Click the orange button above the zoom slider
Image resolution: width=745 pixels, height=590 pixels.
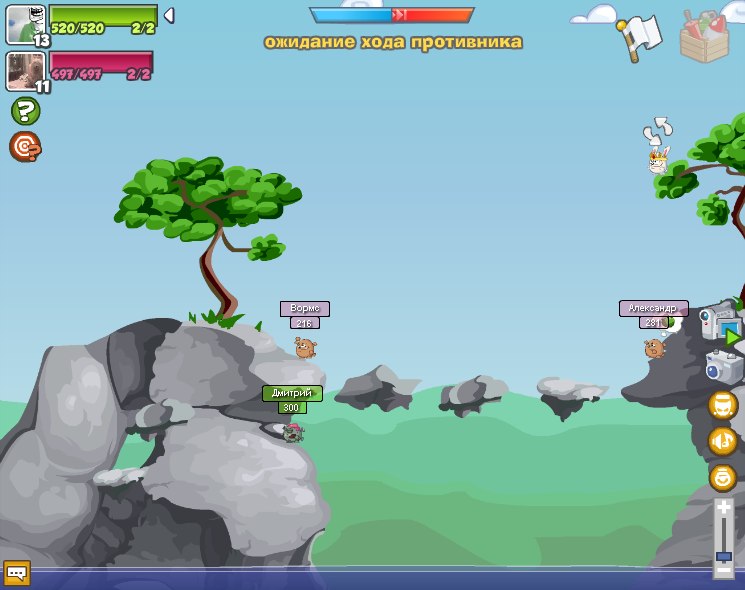tap(722, 477)
